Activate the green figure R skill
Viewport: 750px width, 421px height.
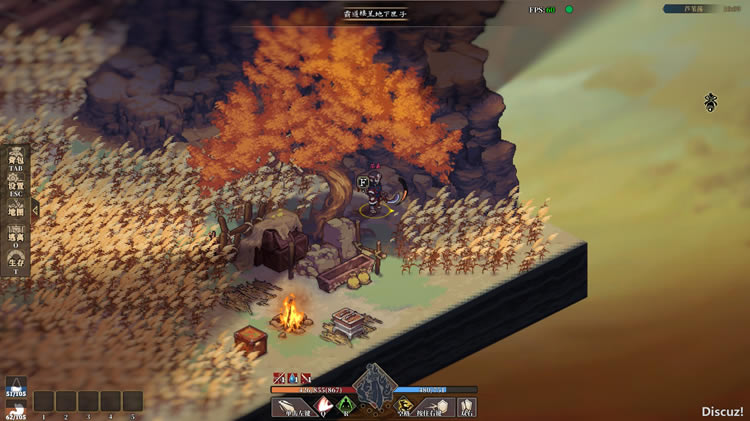[x=346, y=406]
